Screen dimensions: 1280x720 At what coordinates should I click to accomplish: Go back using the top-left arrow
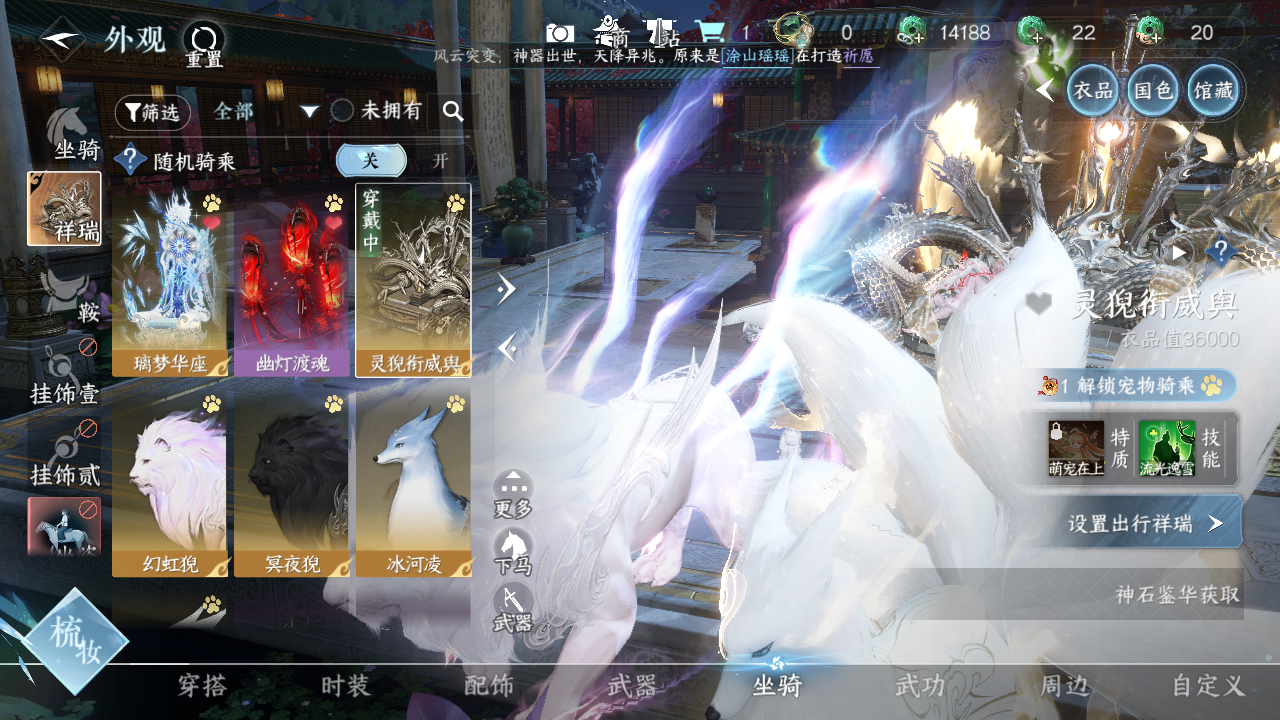coord(61,40)
